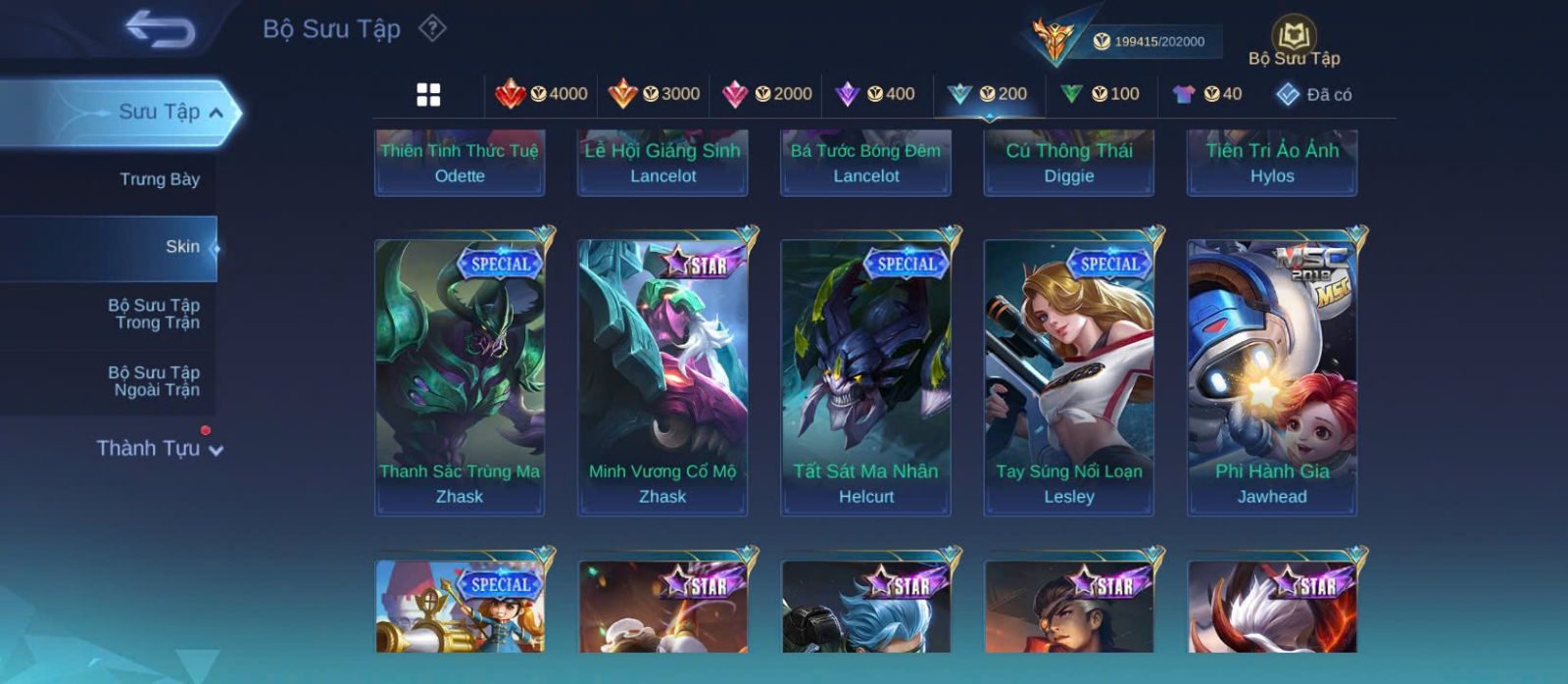Open the Trưng Bày menu entry
The height and width of the screenshot is (684, 1568).
tap(159, 179)
